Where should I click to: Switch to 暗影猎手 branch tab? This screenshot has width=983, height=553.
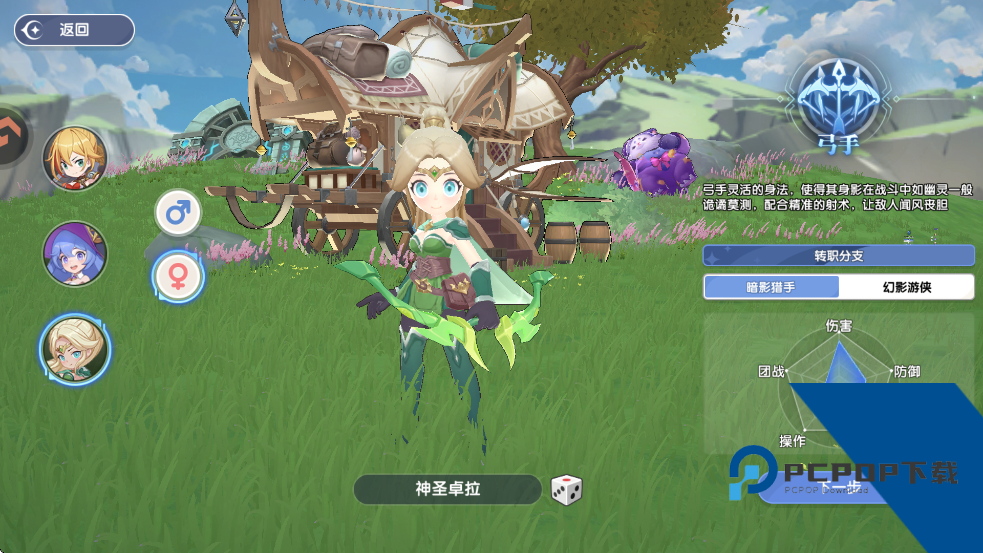click(772, 287)
